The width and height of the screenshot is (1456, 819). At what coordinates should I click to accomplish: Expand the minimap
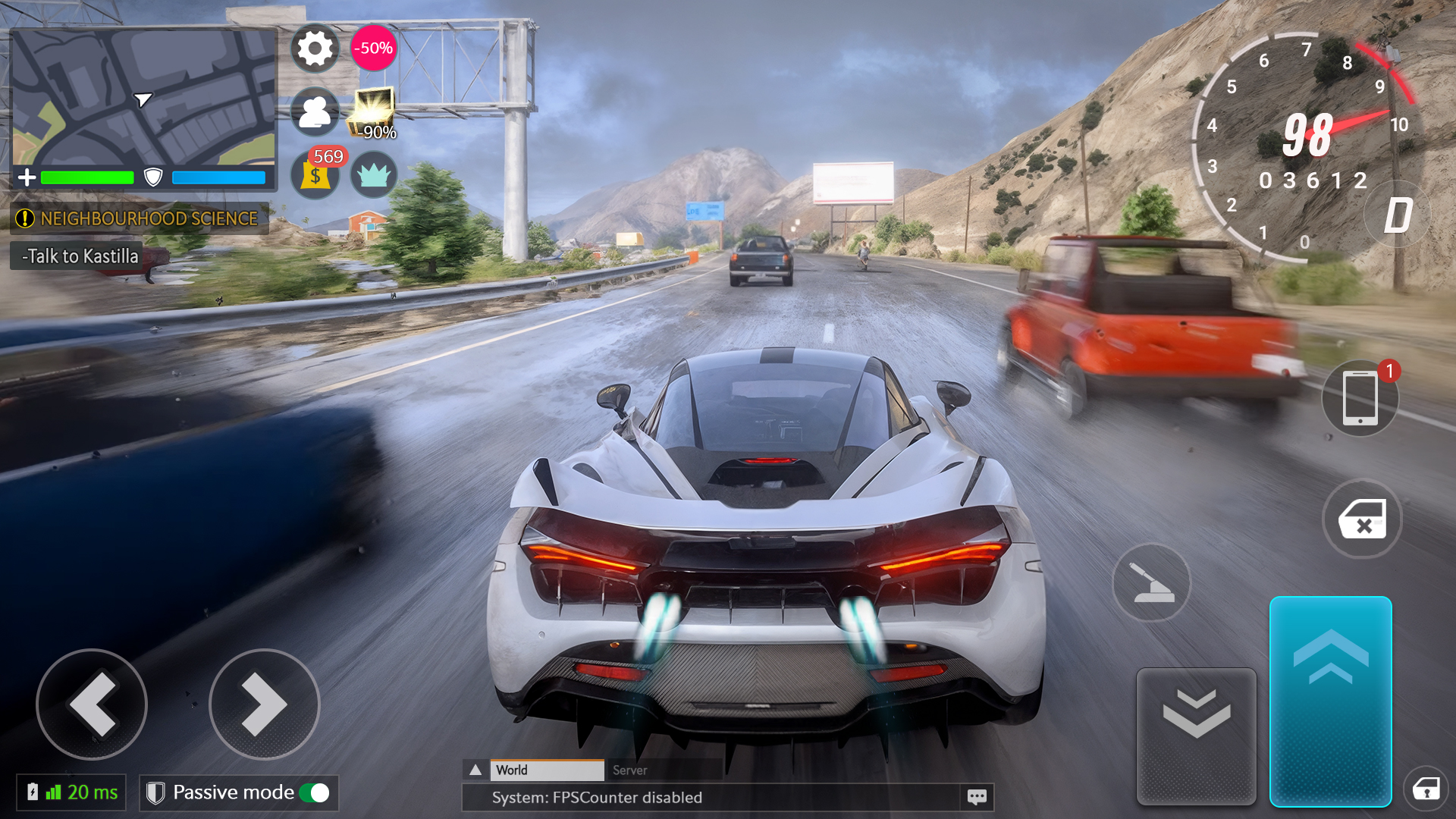point(144,99)
